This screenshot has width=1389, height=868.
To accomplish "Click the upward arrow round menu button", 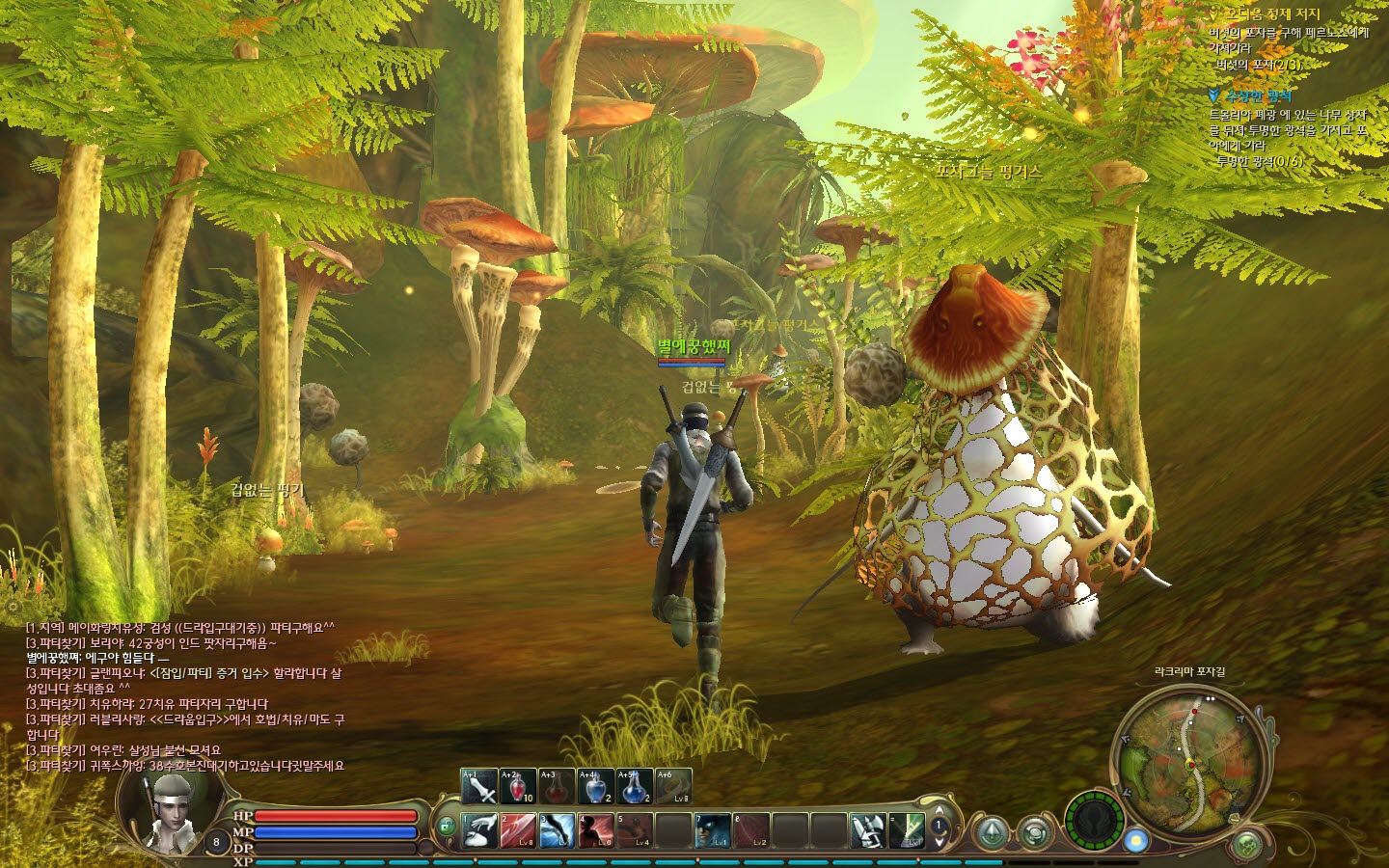I will (x=991, y=831).
